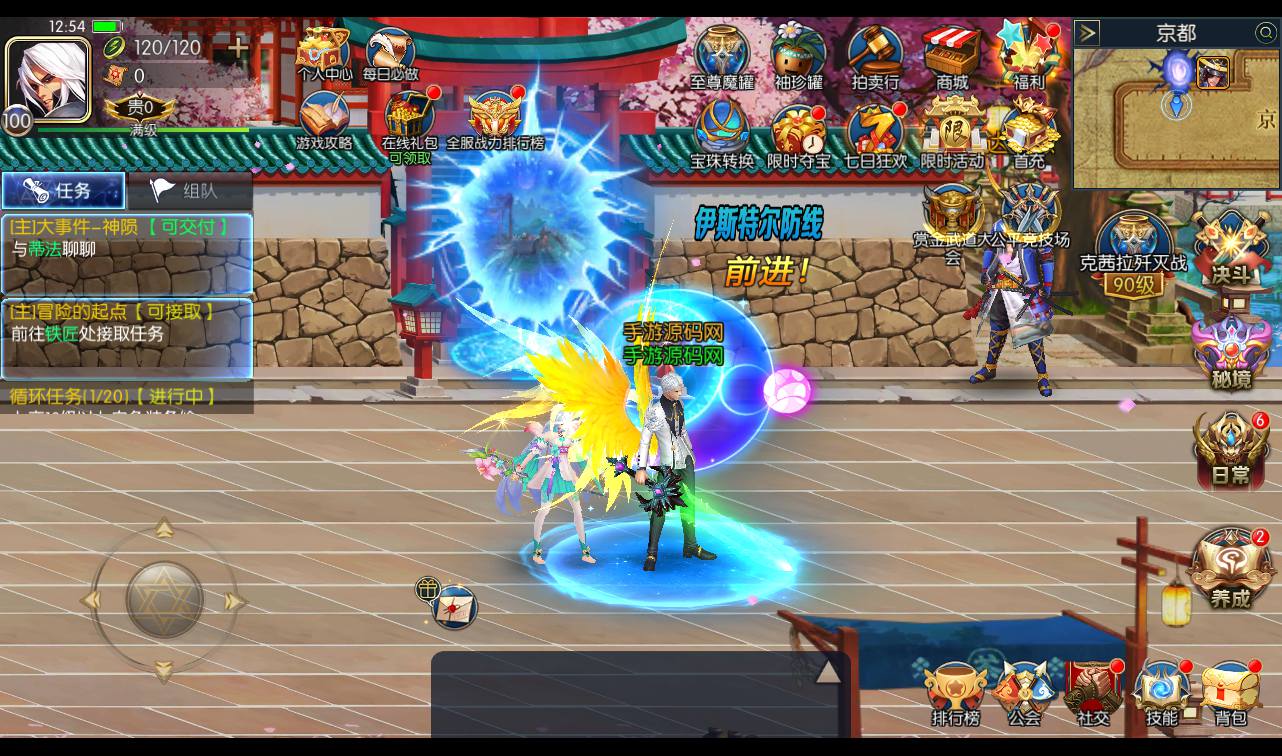The image size is (1282, 756).
Task: Open the 每日必做 daily tasks icon
Action: [x=390, y=52]
